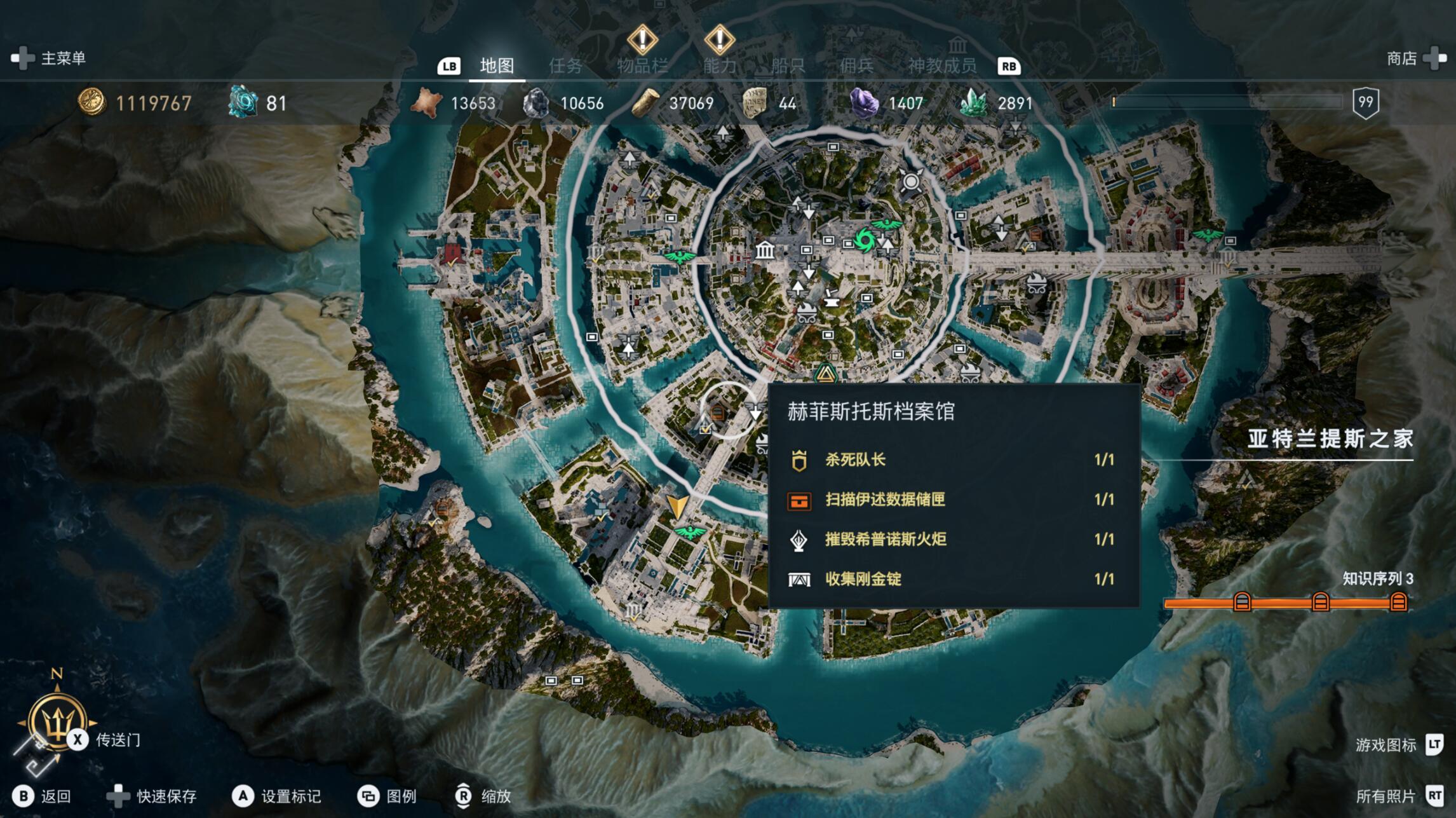Select the 地图 map tab
The width and height of the screenshot is (1456, 818).
pos(496,65)
